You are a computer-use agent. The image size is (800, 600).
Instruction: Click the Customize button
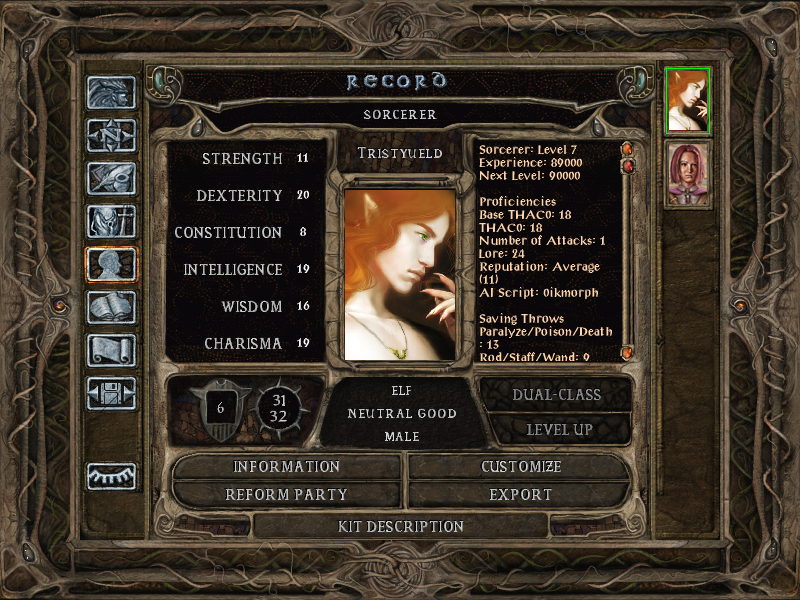pyautogui.click(x=520, y=467)
